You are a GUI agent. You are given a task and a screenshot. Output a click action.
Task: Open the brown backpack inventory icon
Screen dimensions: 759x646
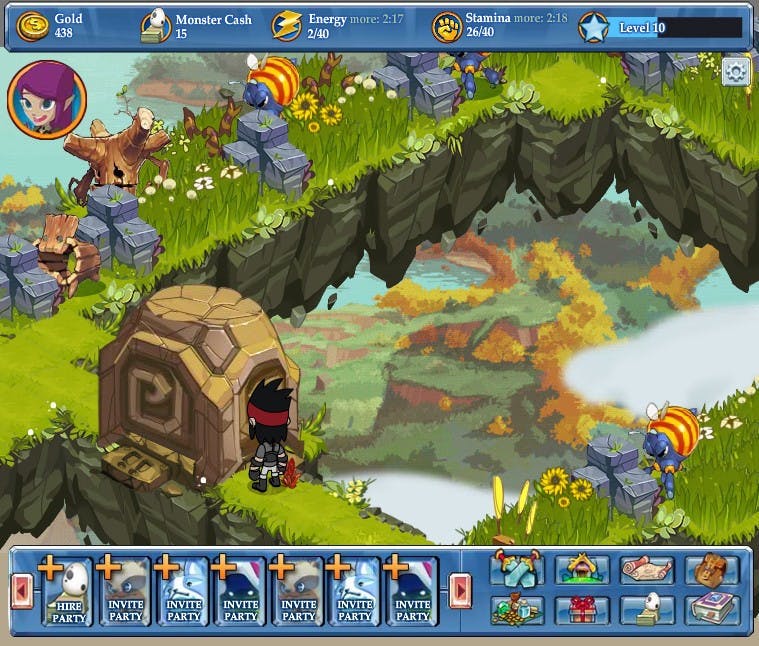click(x=711, y=569)
